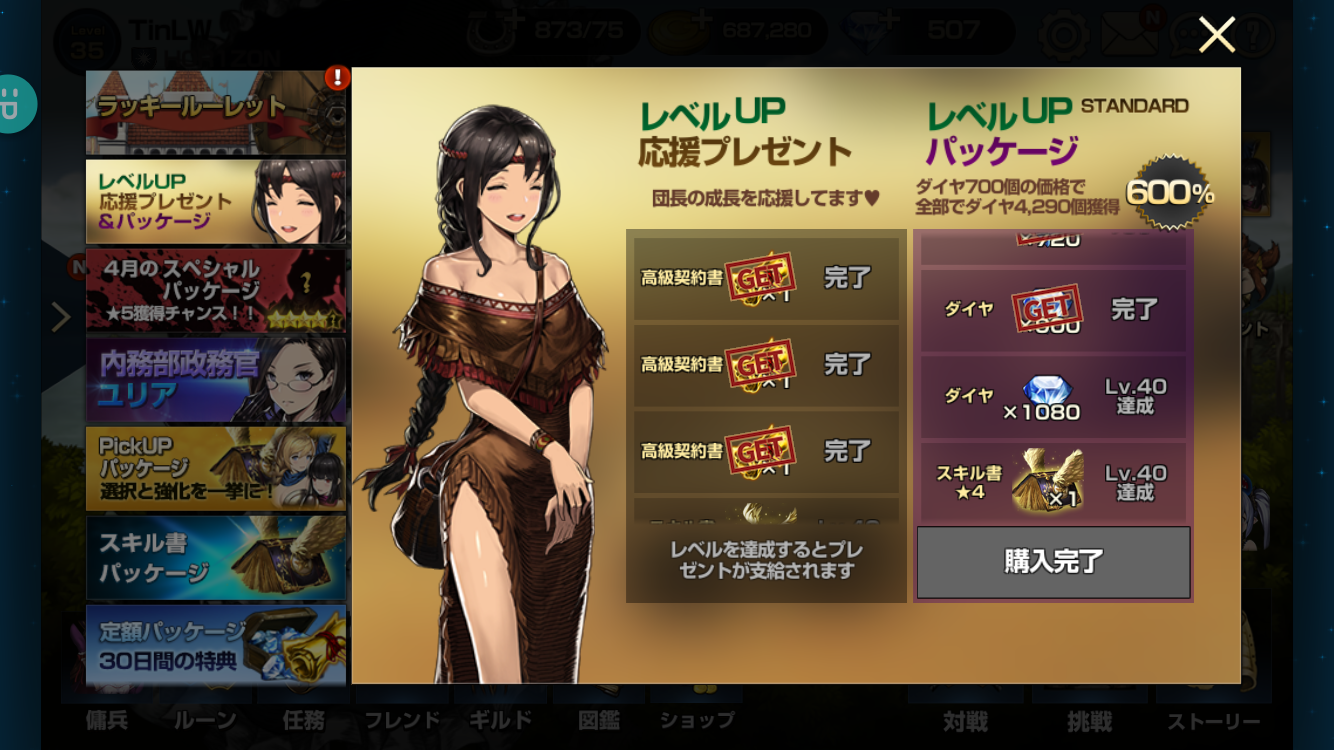1334x750 pixels.
Task: Open the ギルド menu
Action: [500, 720]
